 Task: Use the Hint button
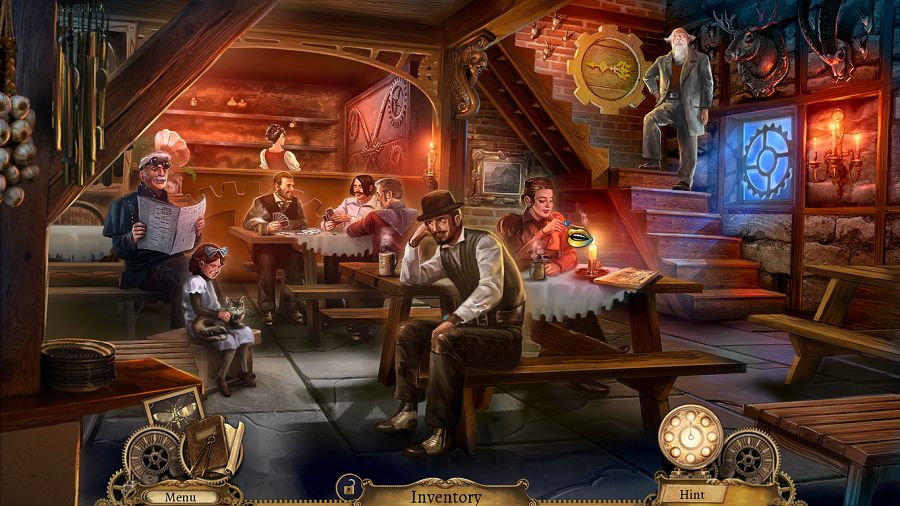(x=691, y=494)
